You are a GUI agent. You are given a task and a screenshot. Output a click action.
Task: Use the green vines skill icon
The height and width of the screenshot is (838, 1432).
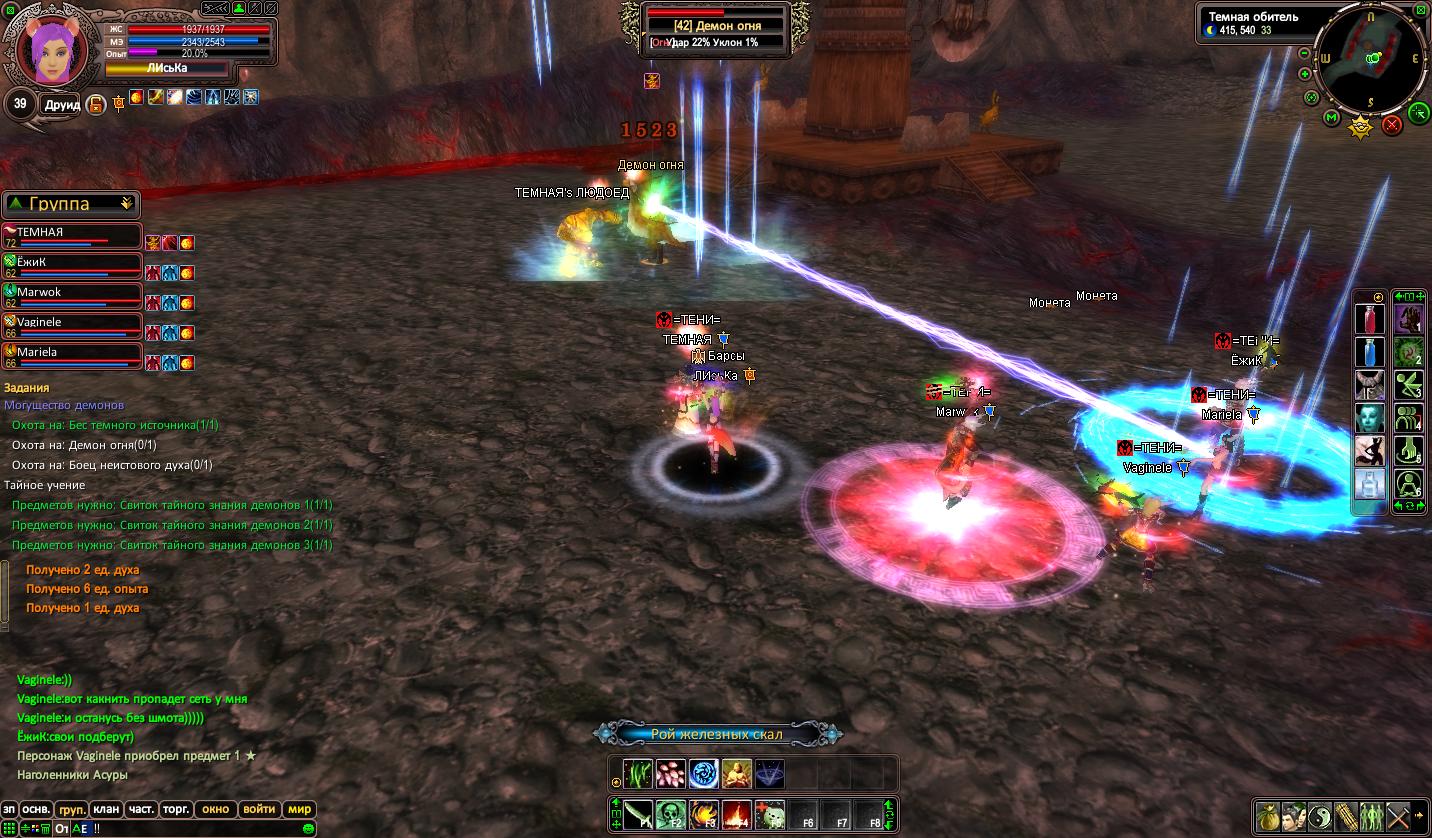pyautogui.click(x=638, y=773)
